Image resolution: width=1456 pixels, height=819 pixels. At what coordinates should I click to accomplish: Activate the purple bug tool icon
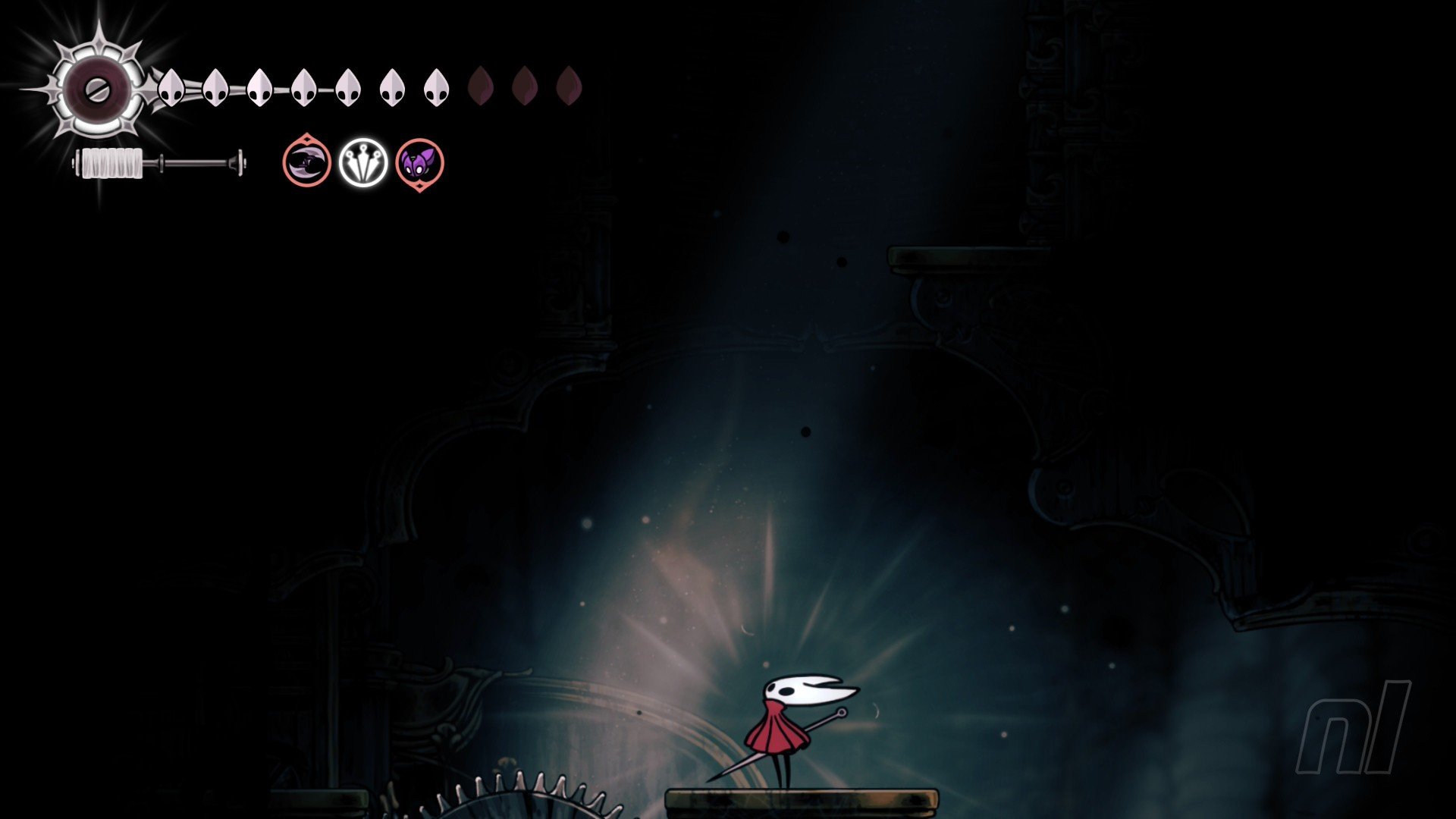point(419,163)
